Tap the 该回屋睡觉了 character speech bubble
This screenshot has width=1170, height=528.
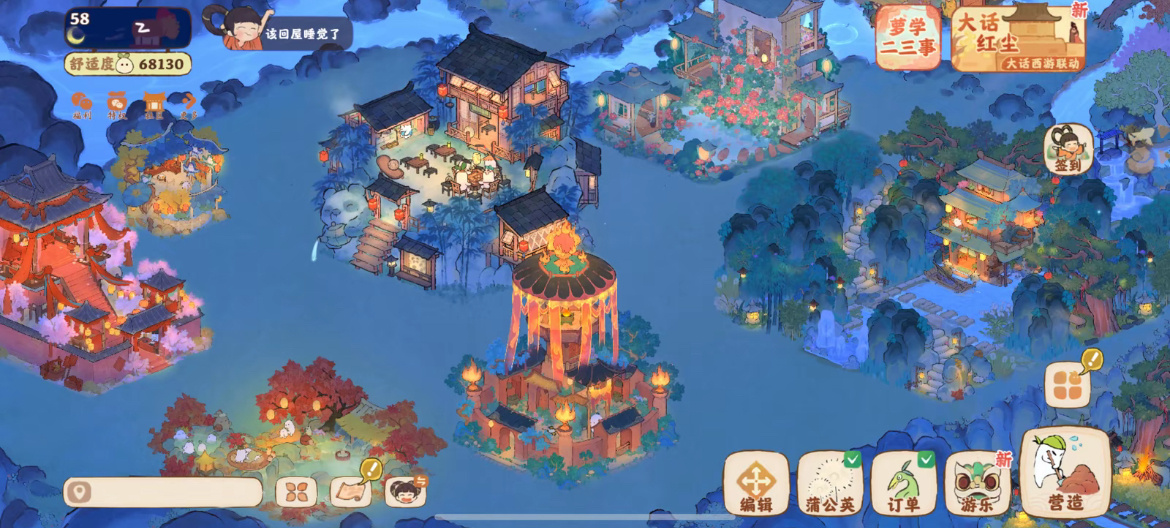click(300, 33)
